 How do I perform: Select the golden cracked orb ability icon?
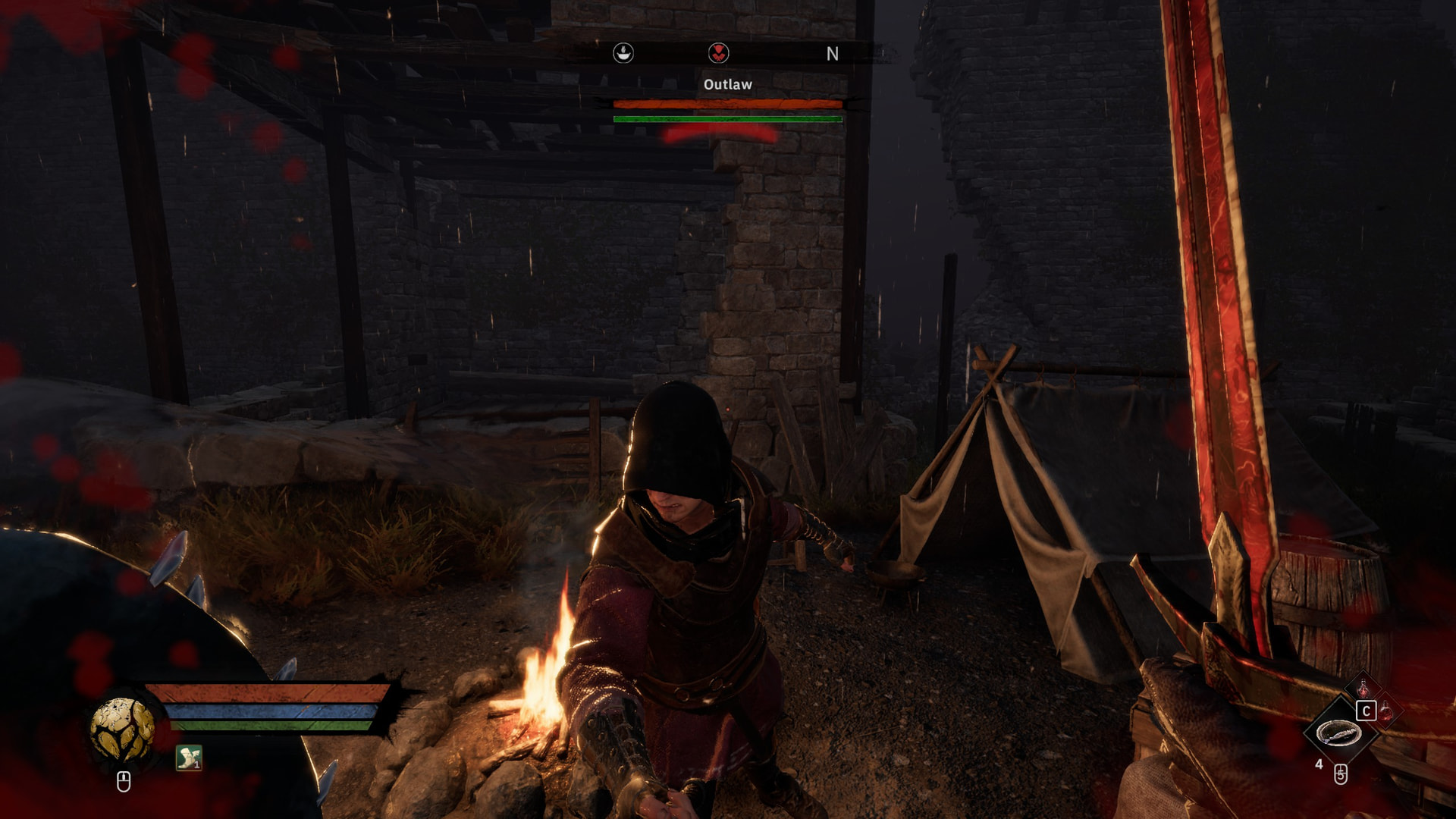click(122, 729)
